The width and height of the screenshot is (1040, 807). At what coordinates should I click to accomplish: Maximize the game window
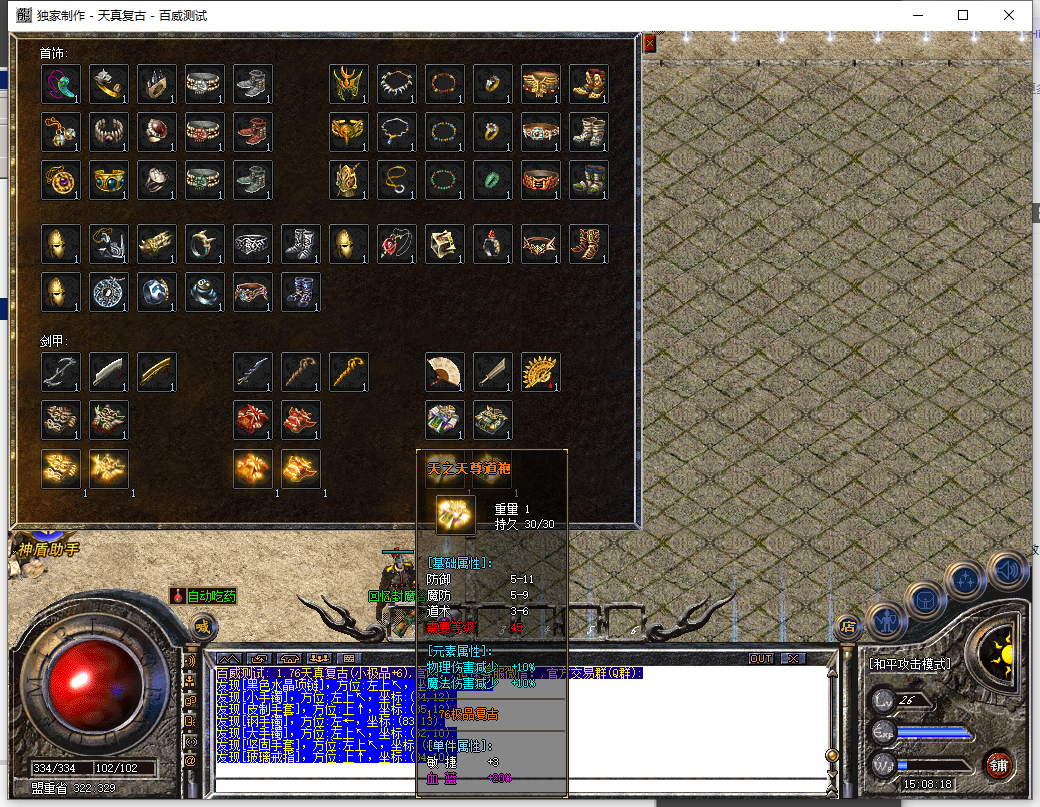coord(963,15)
